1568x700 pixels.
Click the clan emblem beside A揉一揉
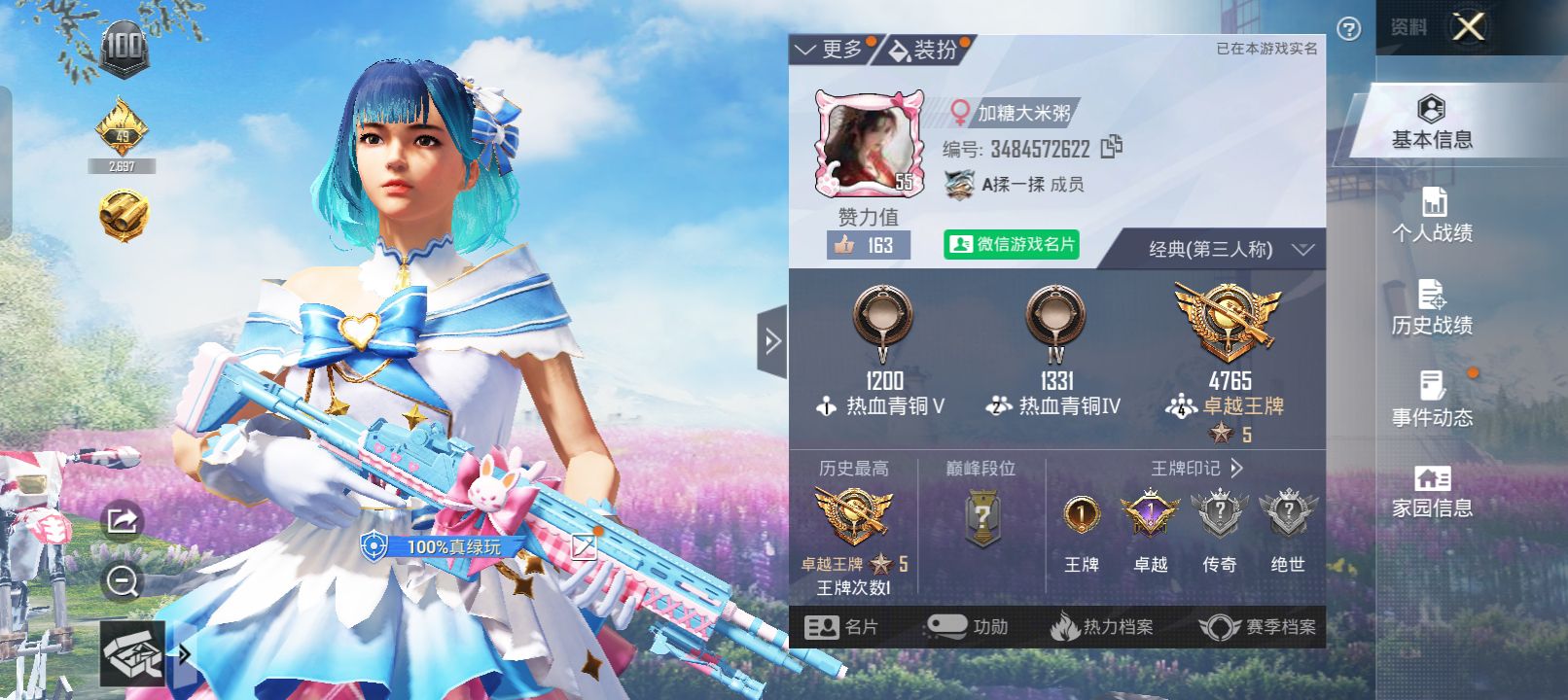point(958,183)
